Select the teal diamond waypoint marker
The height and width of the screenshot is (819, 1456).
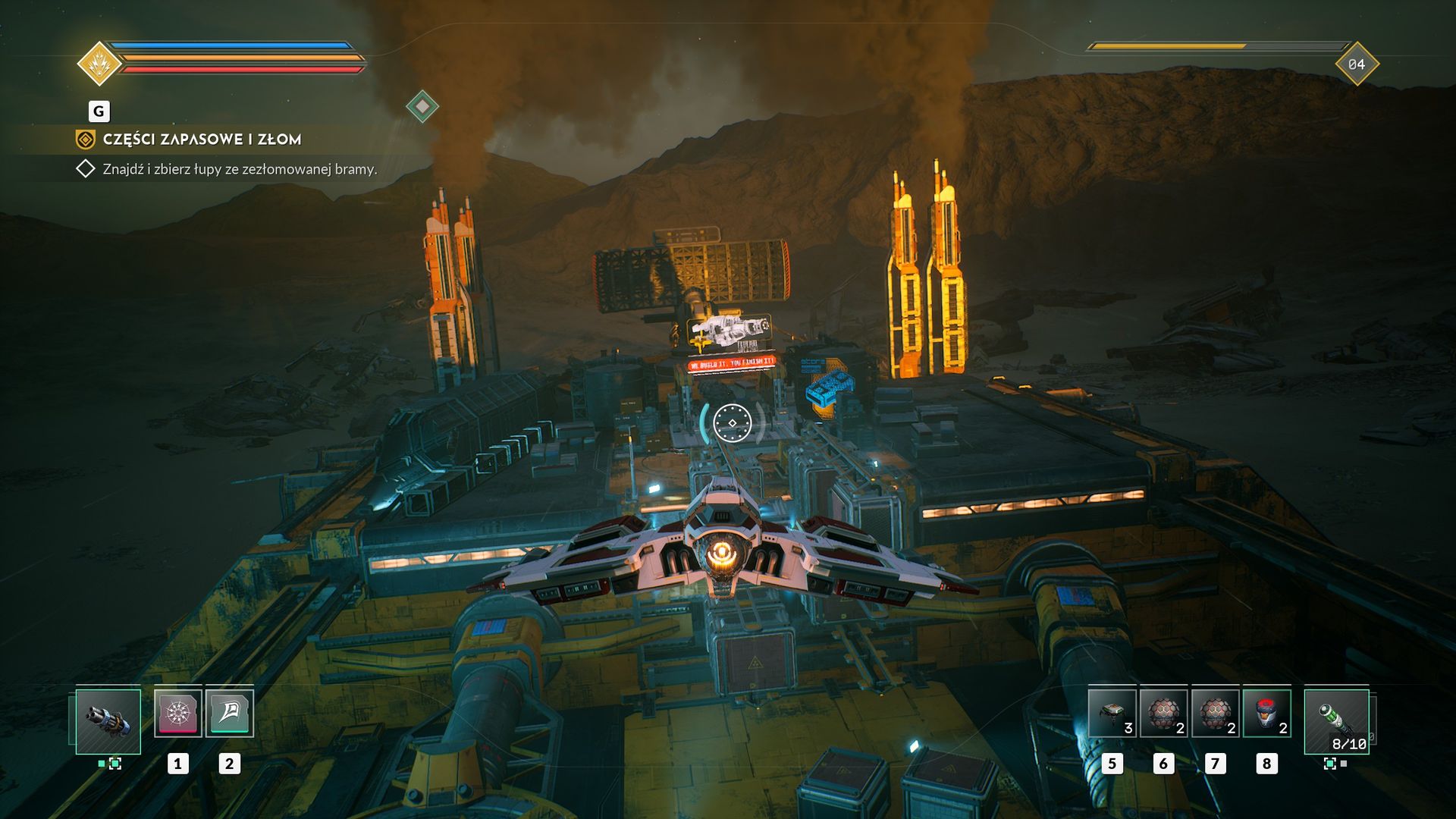(x=422, y=106)
